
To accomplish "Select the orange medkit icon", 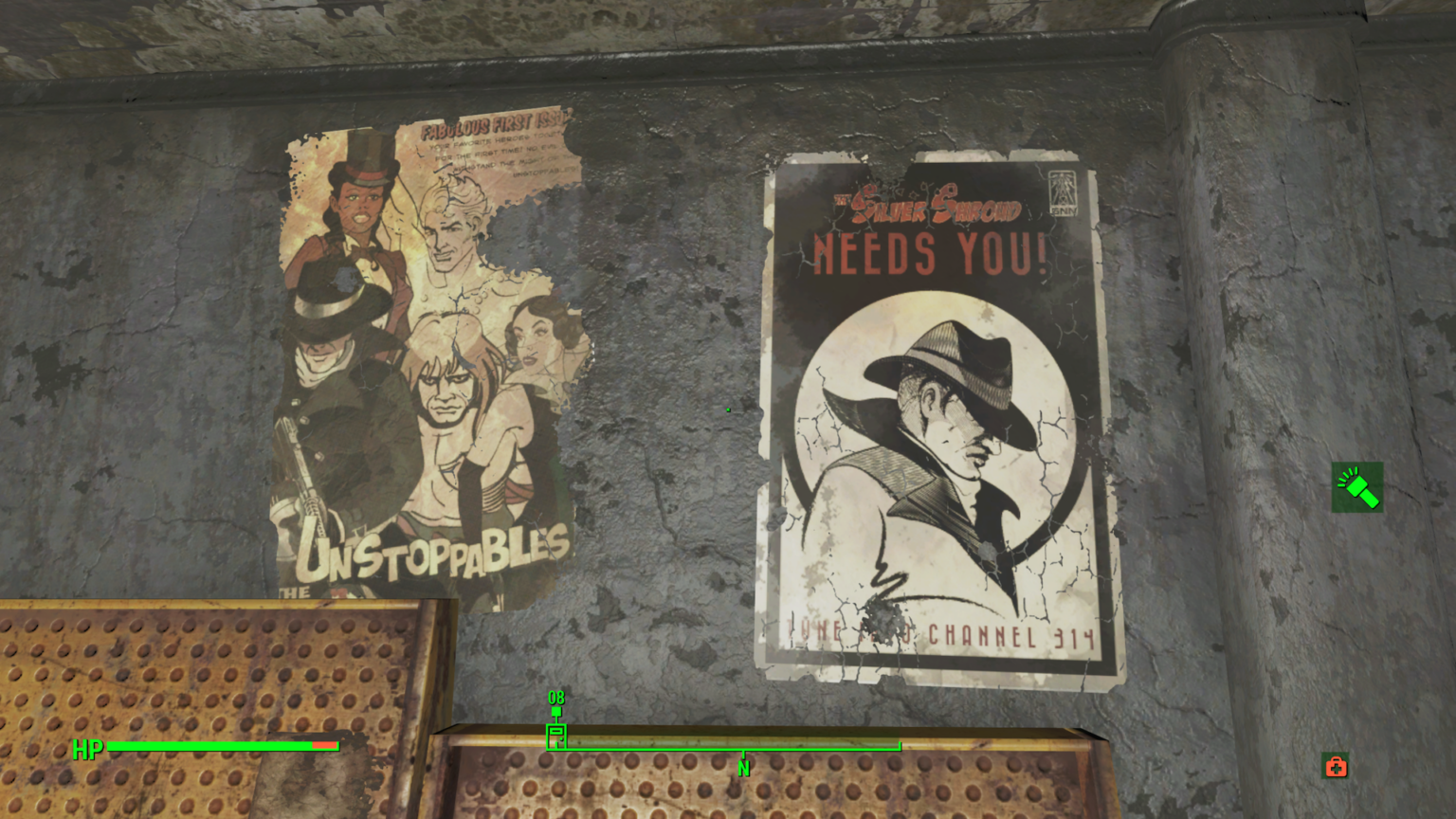I will pos(1336,766).
